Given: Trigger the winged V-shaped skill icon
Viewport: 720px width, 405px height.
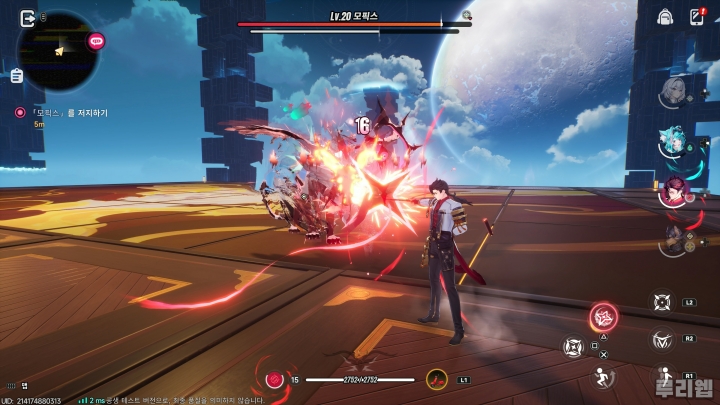Looking at the screenshot, I should tap(661, 340).
